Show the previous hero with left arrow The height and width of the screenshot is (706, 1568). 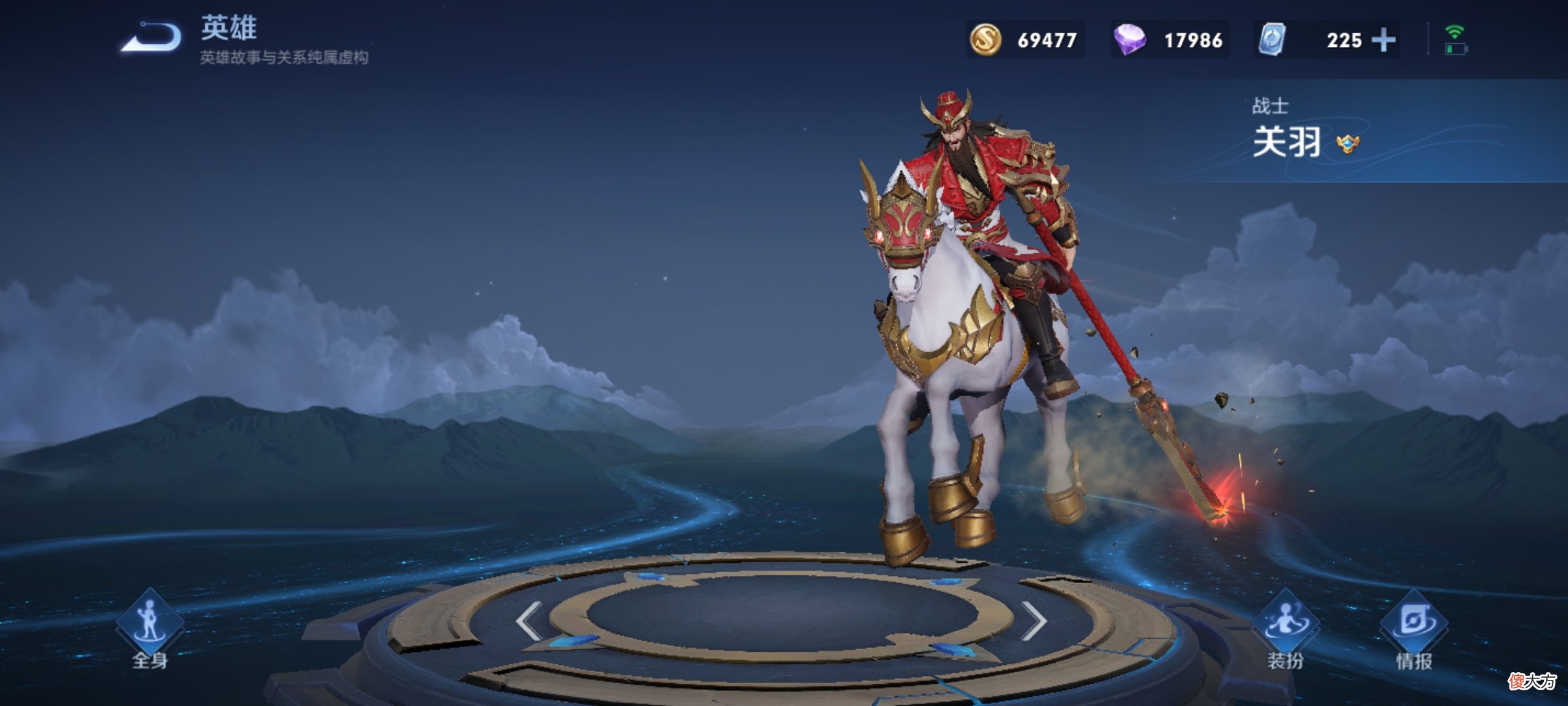pyautogui.click(x=529, y=620)
